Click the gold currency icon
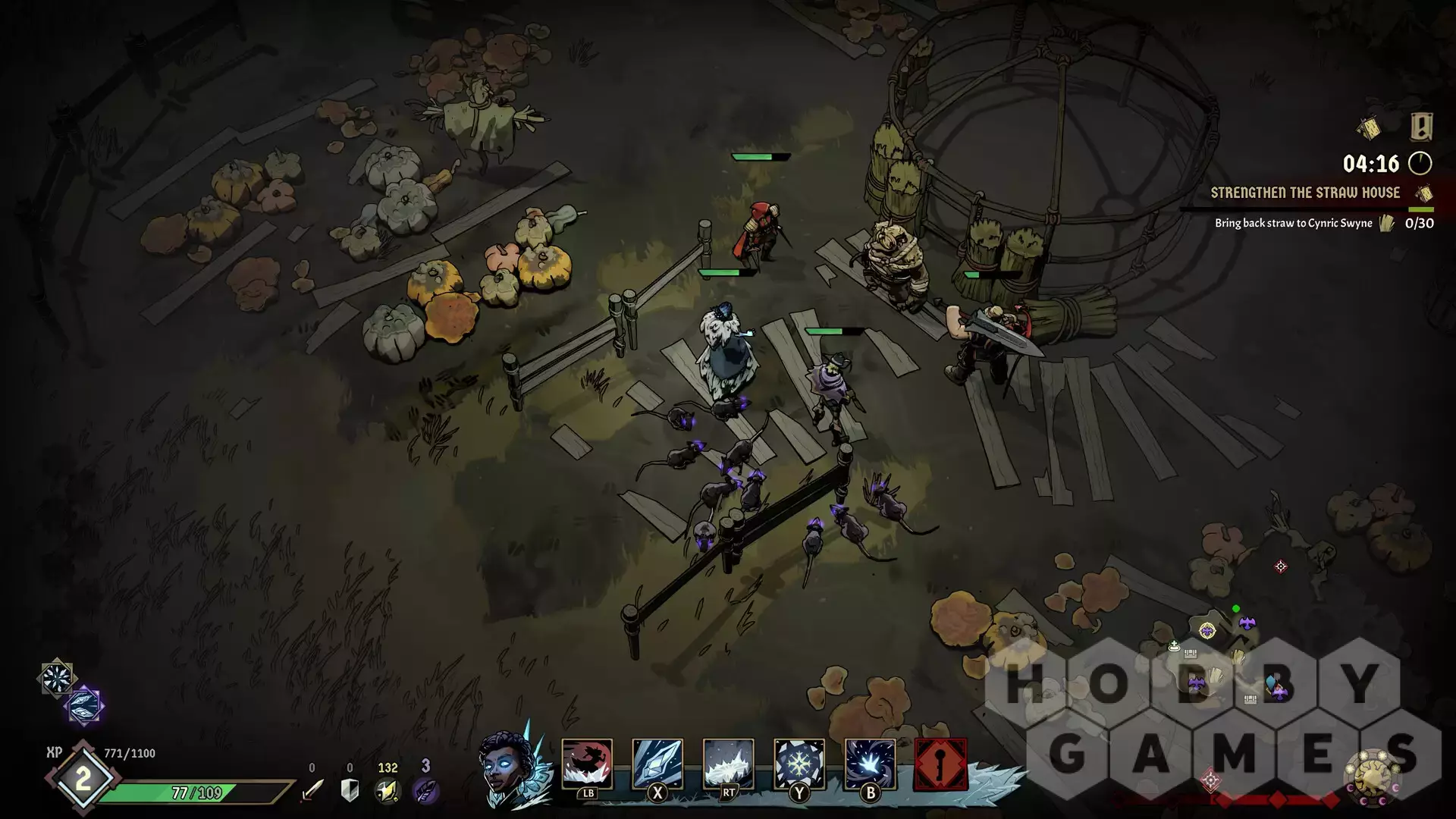The image size is (1456, 819). coord(388,791)
